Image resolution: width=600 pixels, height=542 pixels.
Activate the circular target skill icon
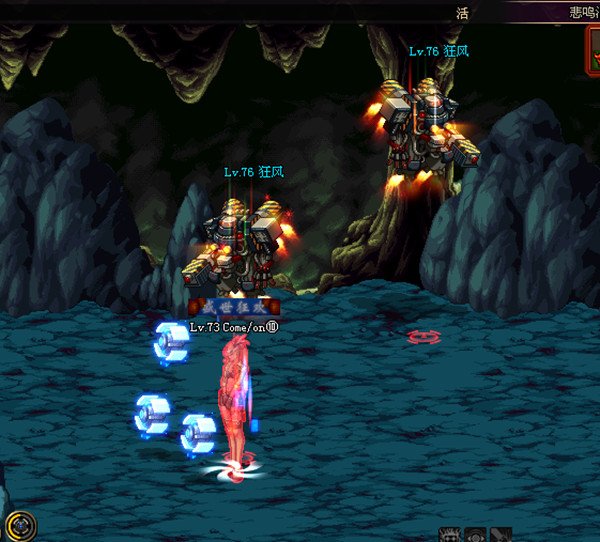(475, 535)
